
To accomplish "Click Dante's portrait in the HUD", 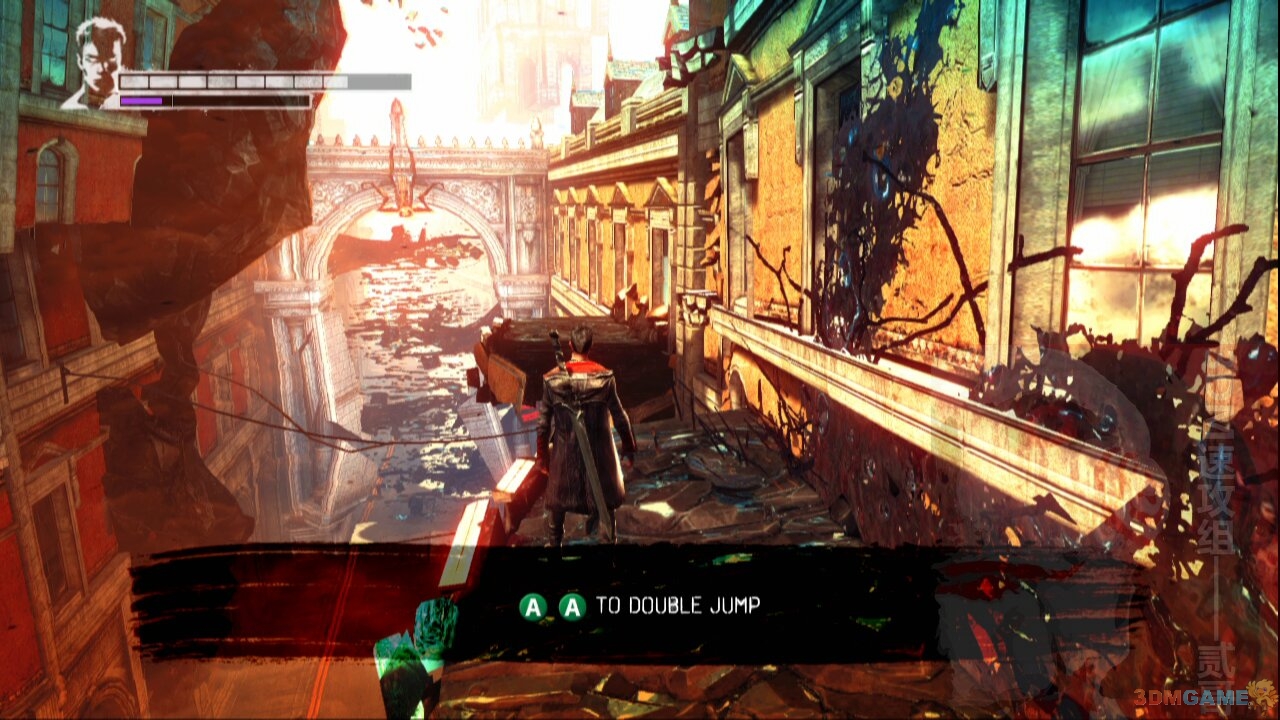I will (x=92, y=63).
